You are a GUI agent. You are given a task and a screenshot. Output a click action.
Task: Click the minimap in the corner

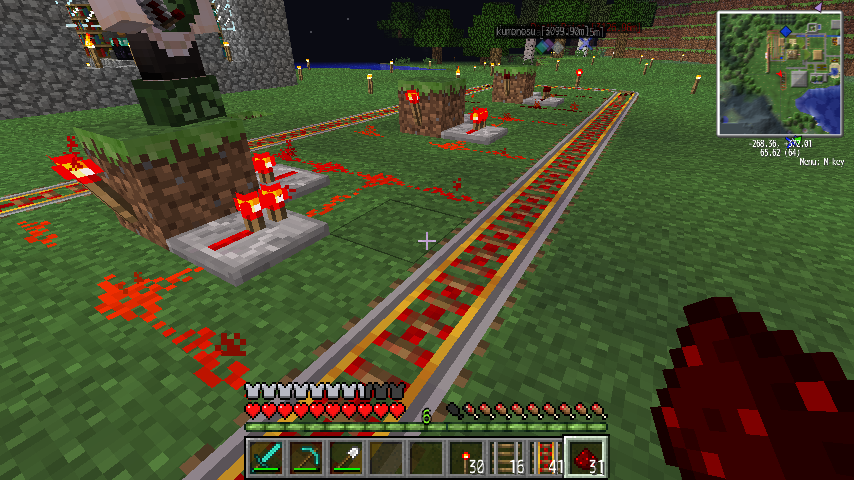780,74
